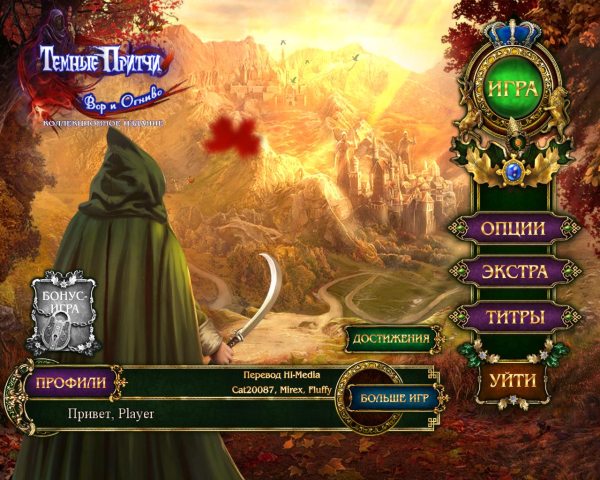Image resolution: width=600 pixels, height=480 pixels.
Task: Open the ОПЦИИ options menu
Action: point(514,228)
